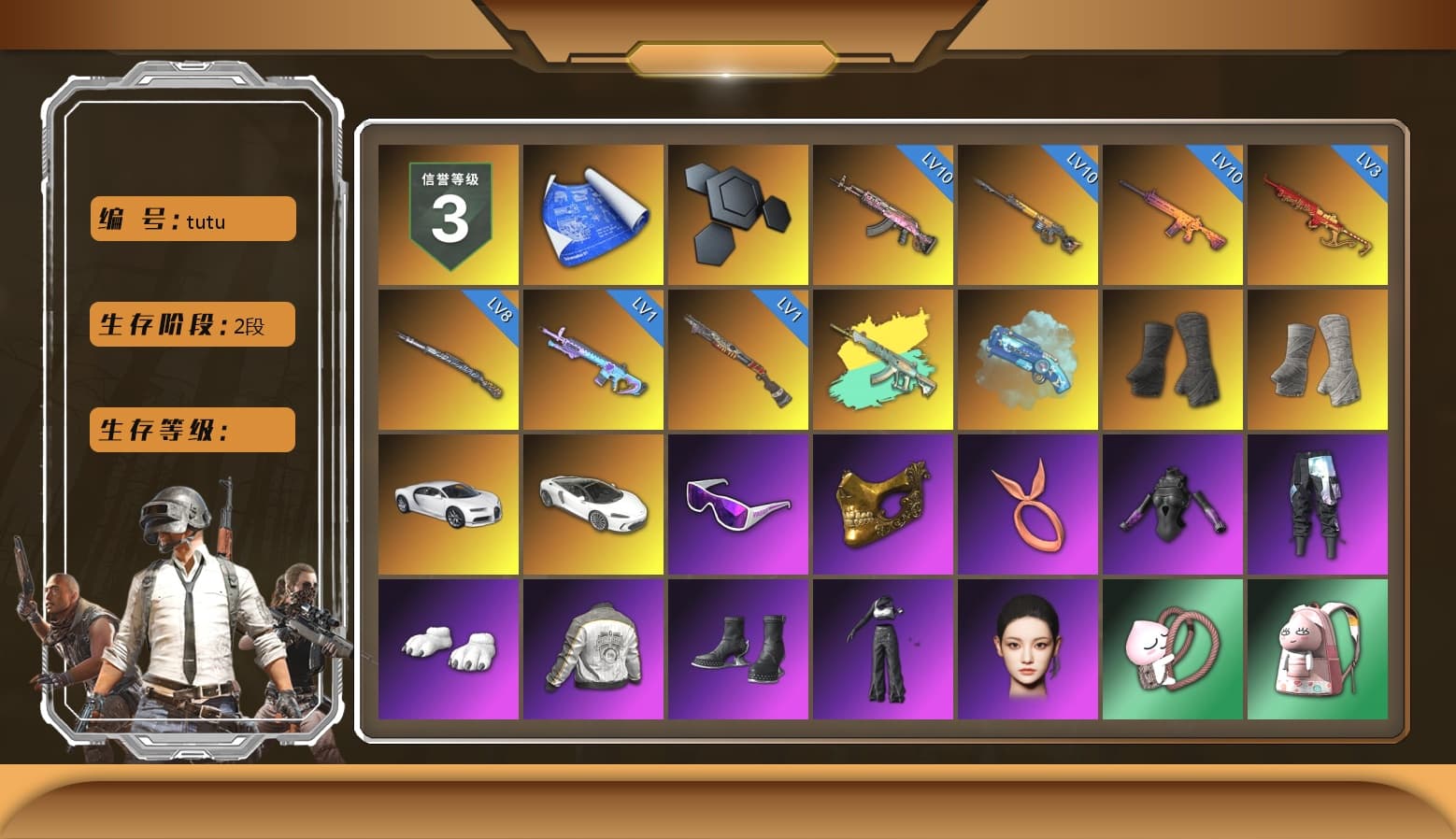Click the black hexagon tokens item
This screenshot has height=839, width=1456.
click(x=737, y=213)
